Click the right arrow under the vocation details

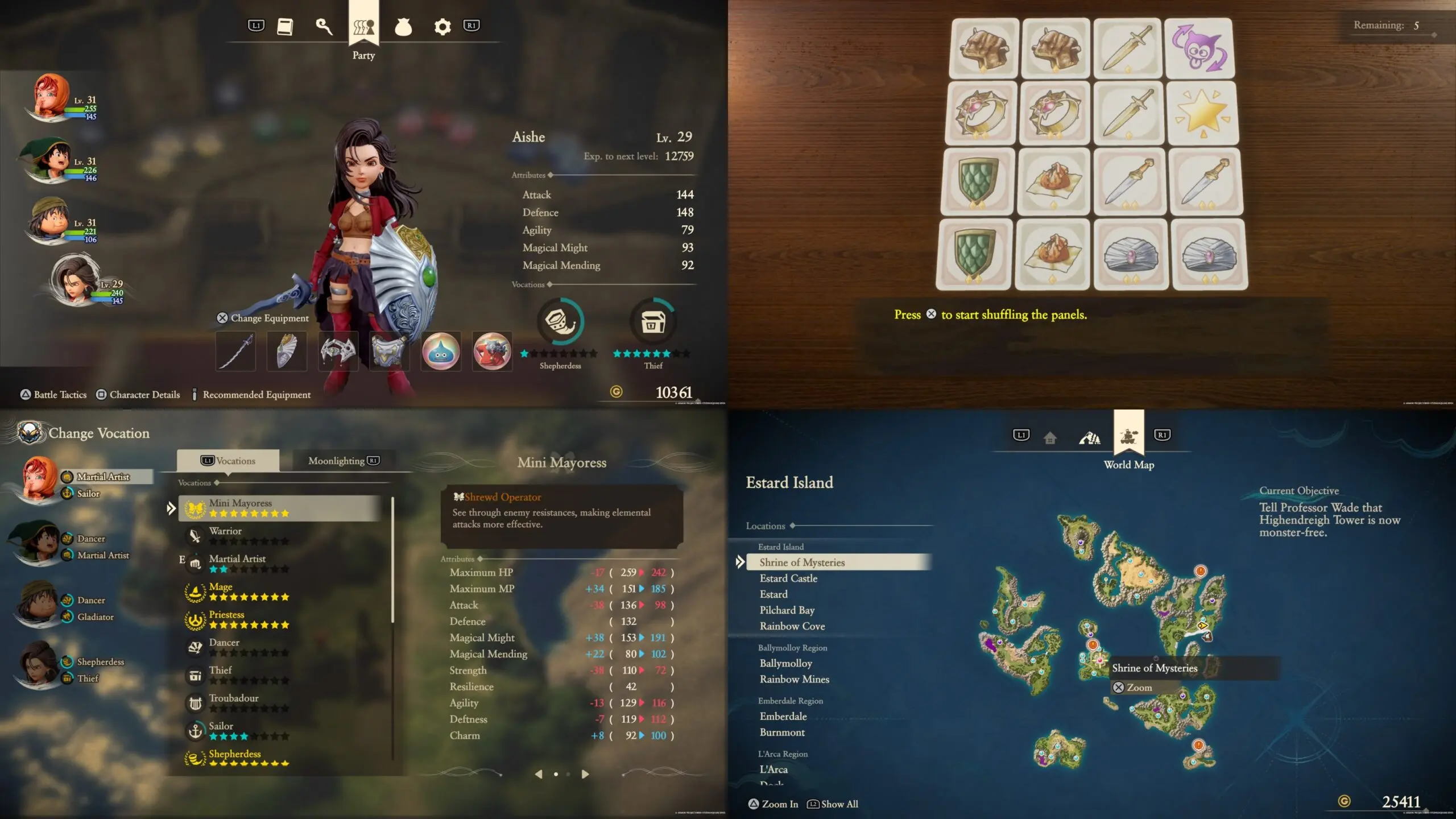coord(585,774)
